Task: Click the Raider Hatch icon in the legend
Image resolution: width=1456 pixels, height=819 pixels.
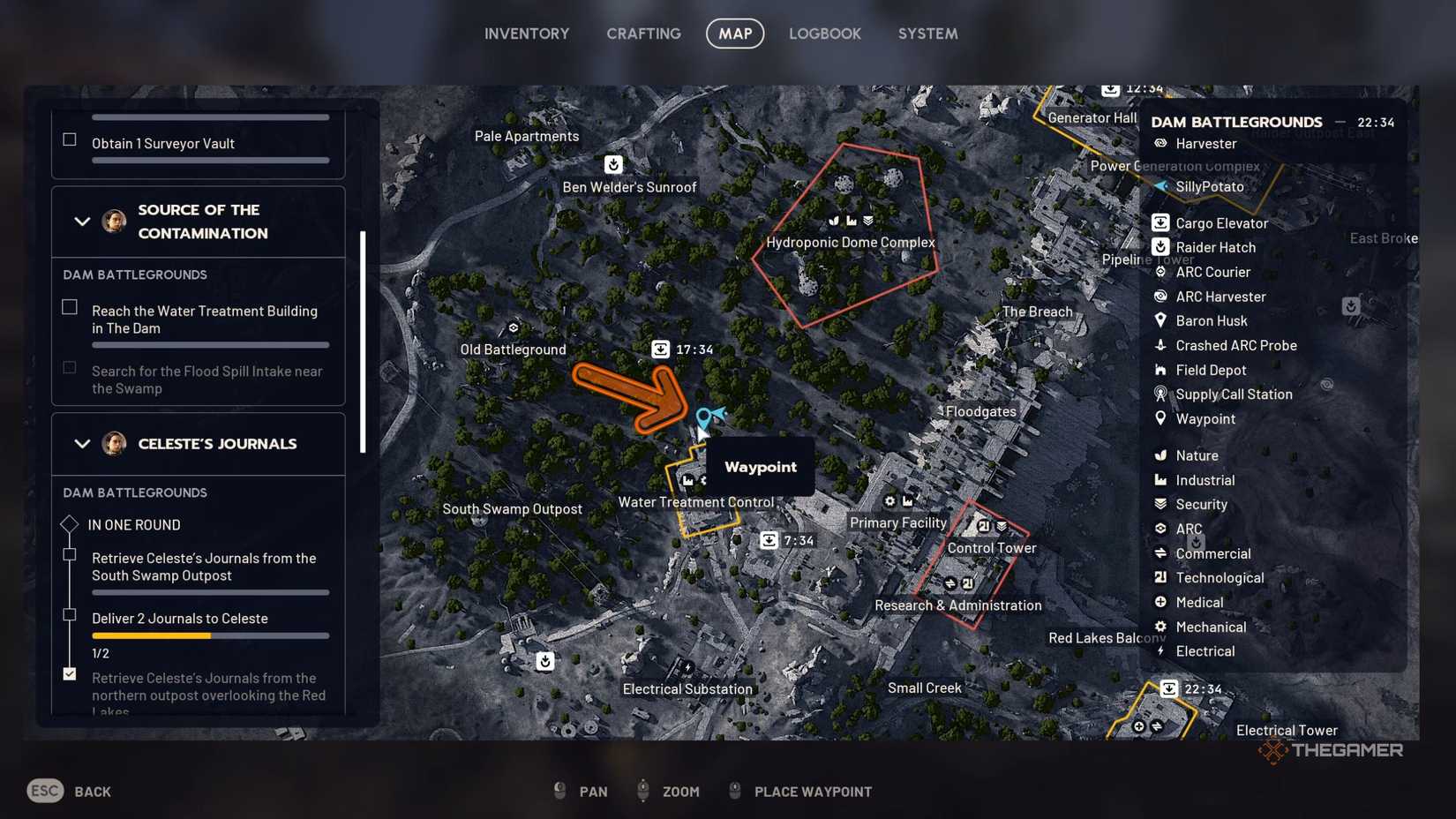Action: [x=1161, y=247]
